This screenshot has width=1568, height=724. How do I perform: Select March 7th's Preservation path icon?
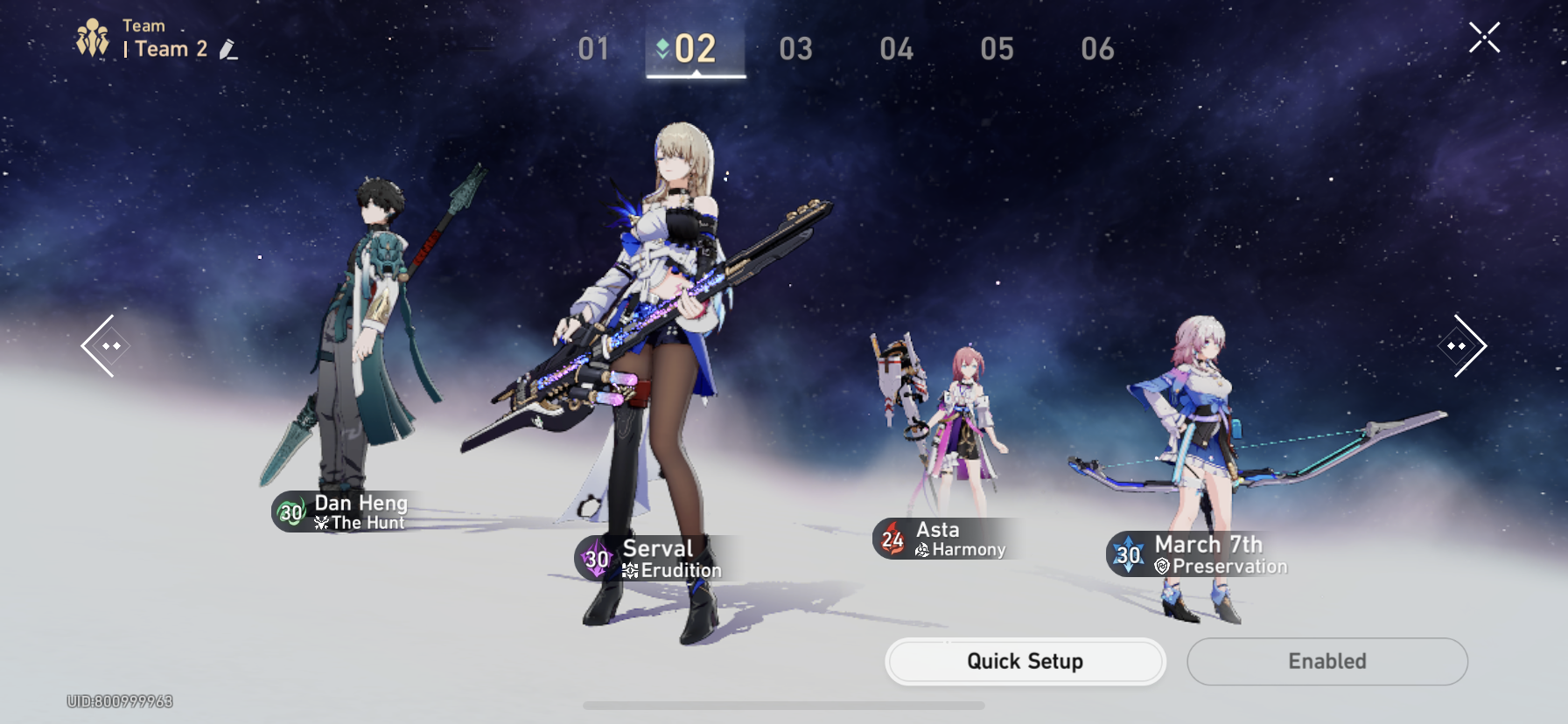tap(1161, 567)
